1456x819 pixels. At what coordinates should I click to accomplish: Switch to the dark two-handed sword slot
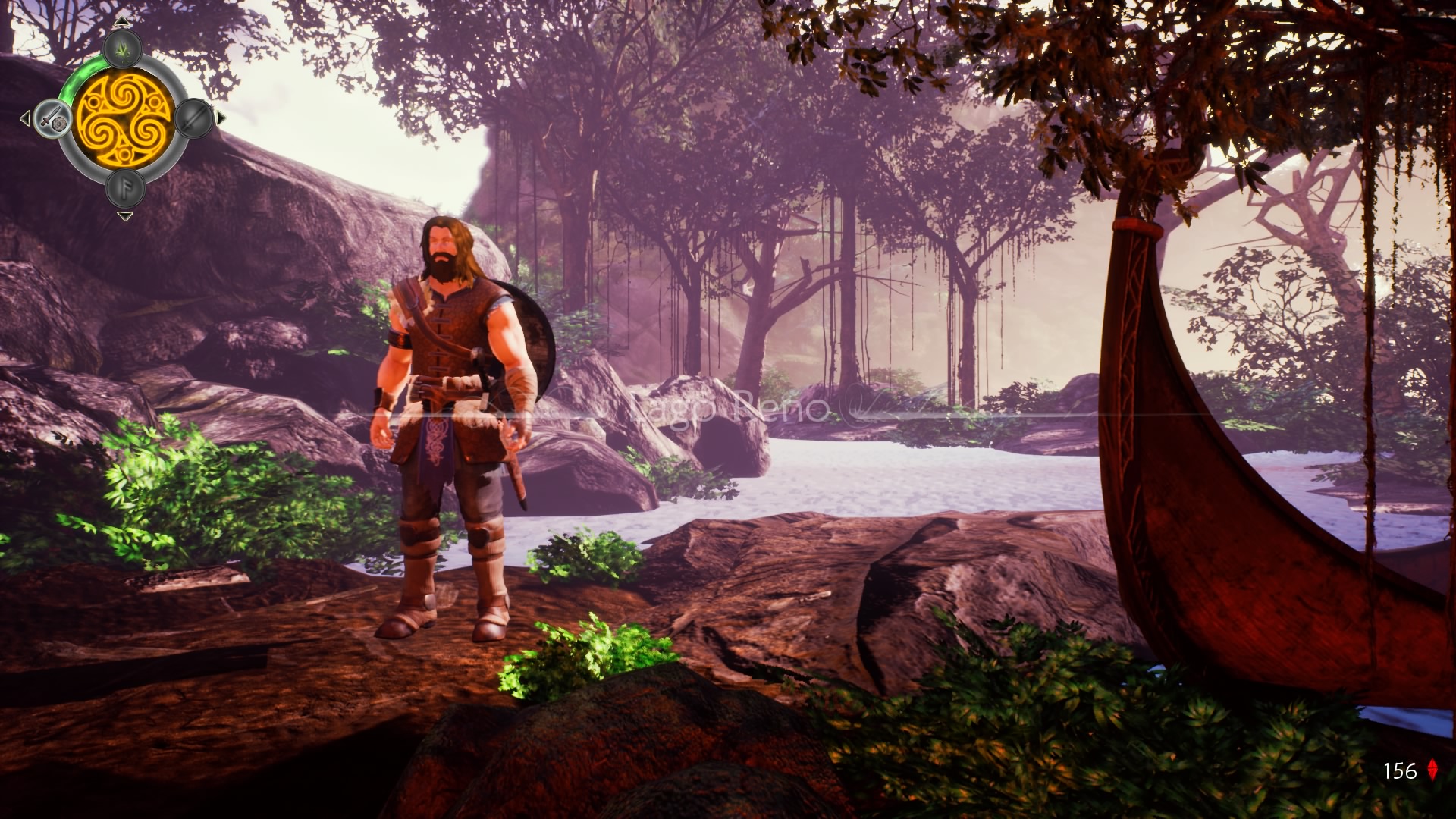[193, 118]
